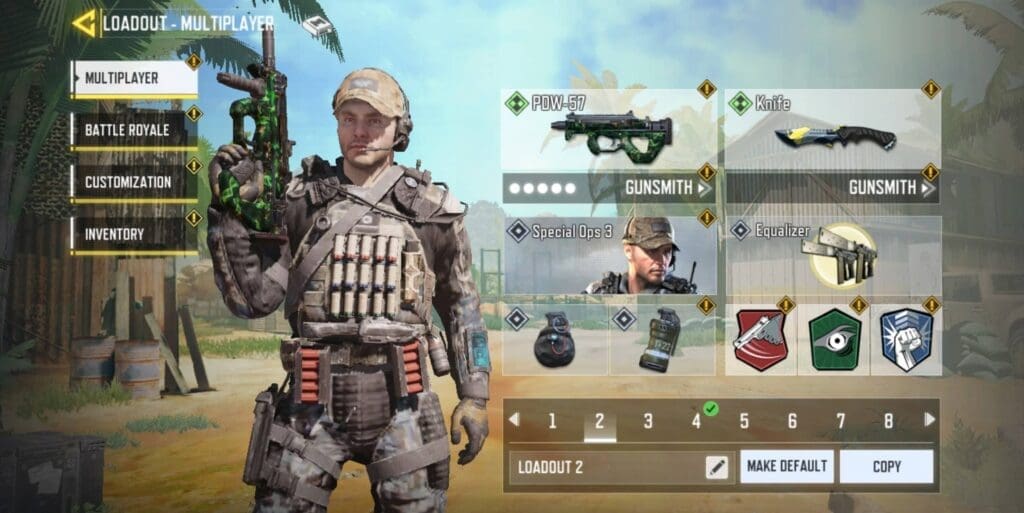Select the Knife secondary weapon slot
The image size is (1024, 513).
(832, 130)
